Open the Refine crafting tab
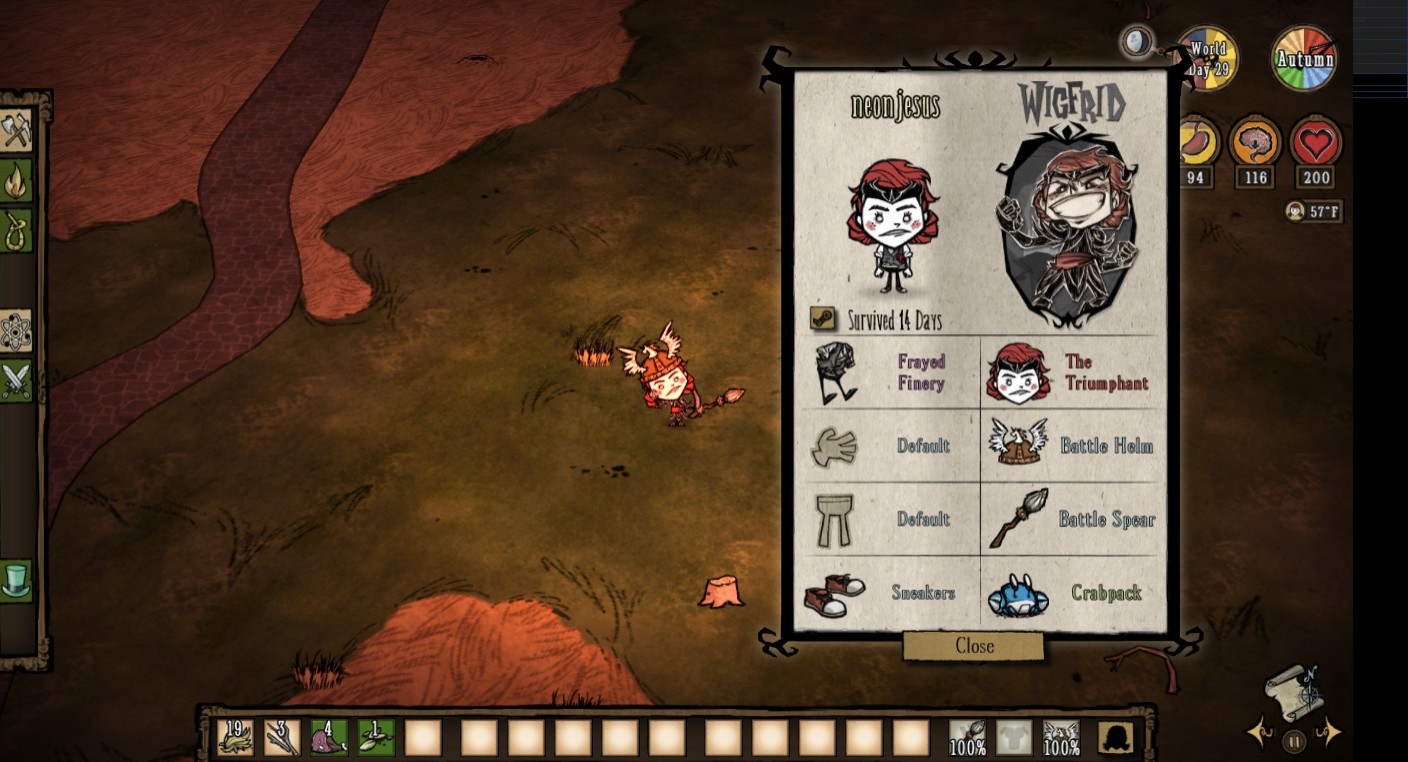This screenshot has height=762, width=1408. [x=18, y=229]
